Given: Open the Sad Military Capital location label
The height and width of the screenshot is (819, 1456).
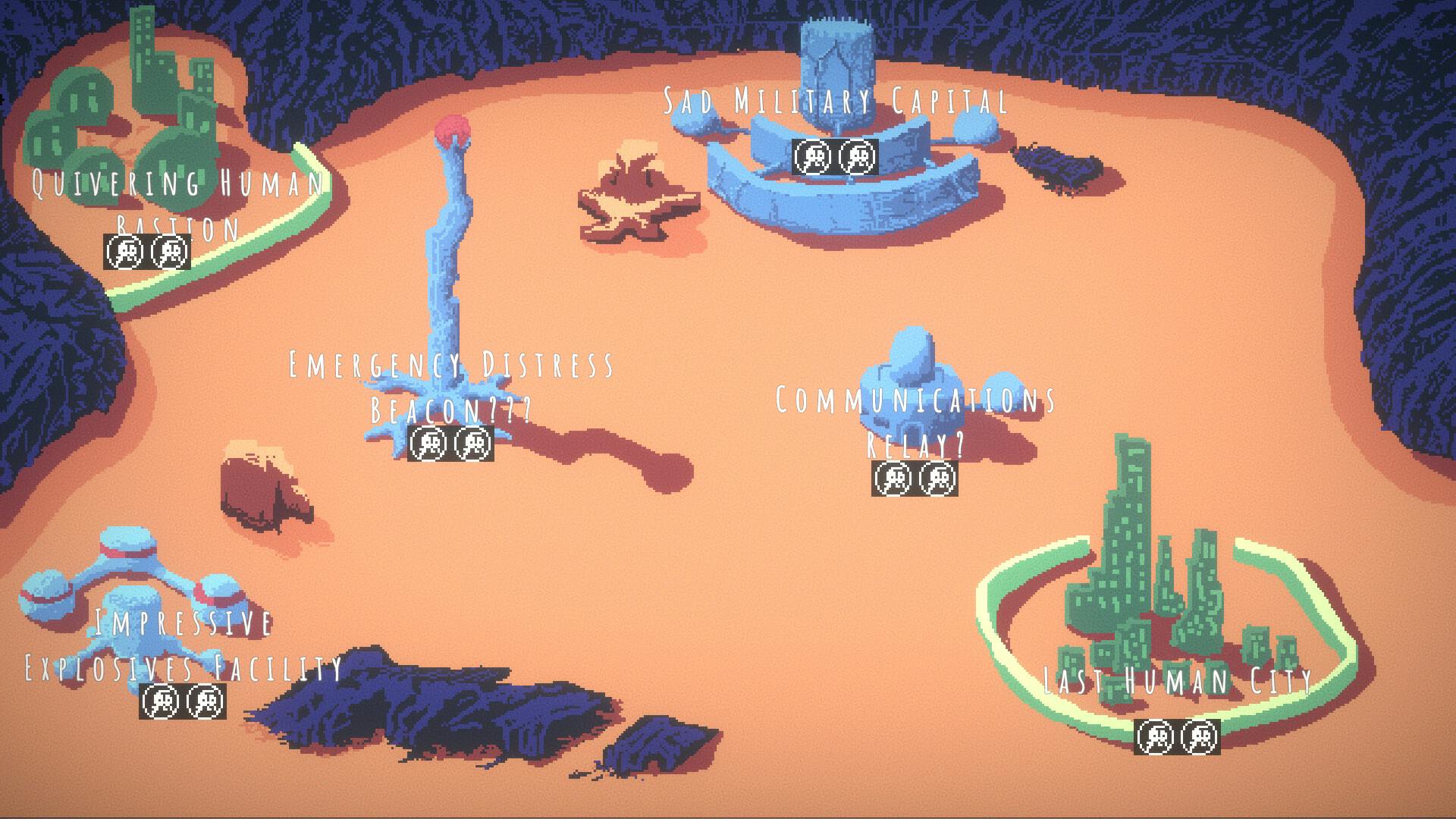Looking at the screenshot, I should [x=834, y=99].
